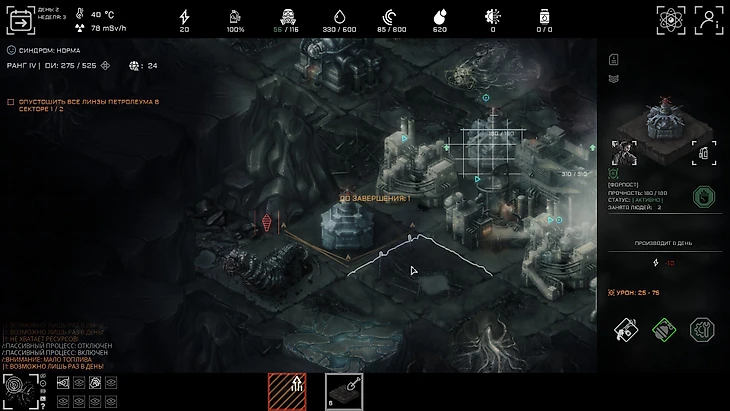Select the shovel dig tool slot

tap(344, 392)
